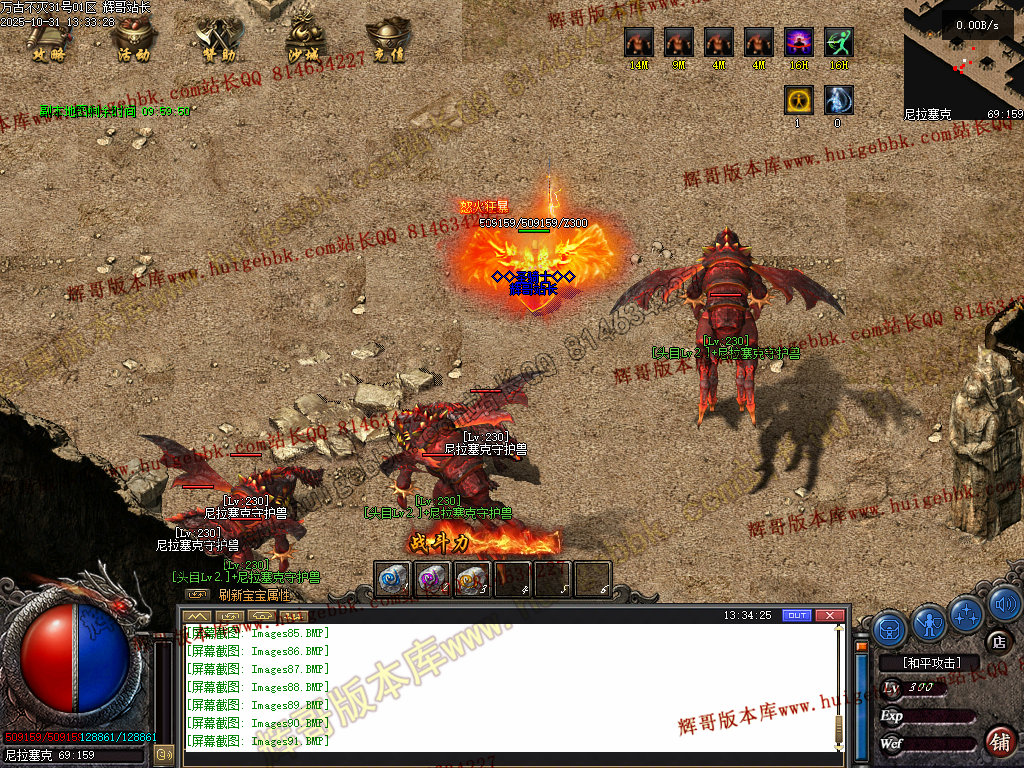Click the minimap of 尼拉塞克
The image size is (1024, 768).
[x=962, y=60]
